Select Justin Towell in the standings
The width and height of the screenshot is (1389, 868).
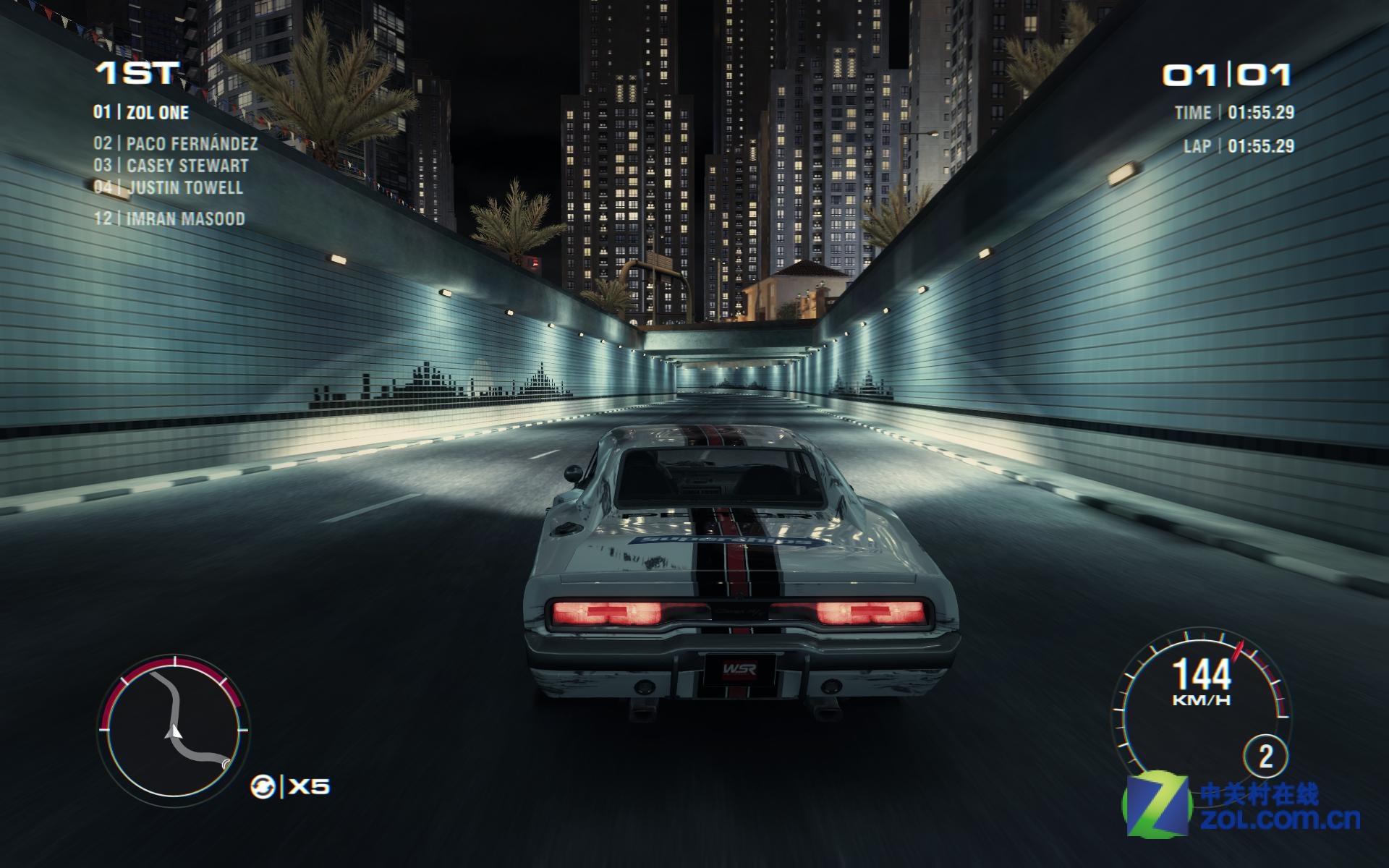pyautogui.click(x=169, y=187)
